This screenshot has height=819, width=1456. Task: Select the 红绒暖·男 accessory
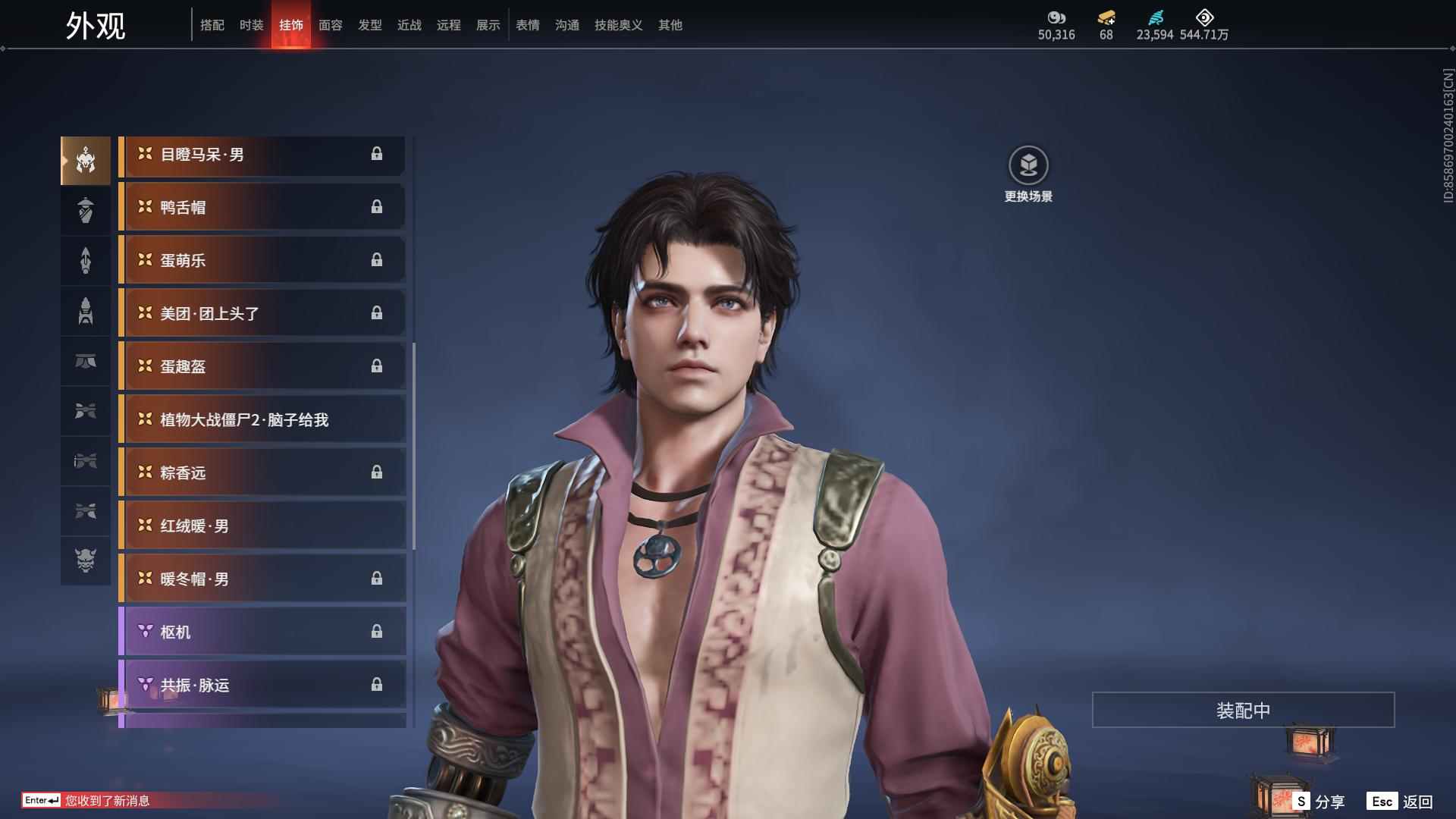point(262,526)
